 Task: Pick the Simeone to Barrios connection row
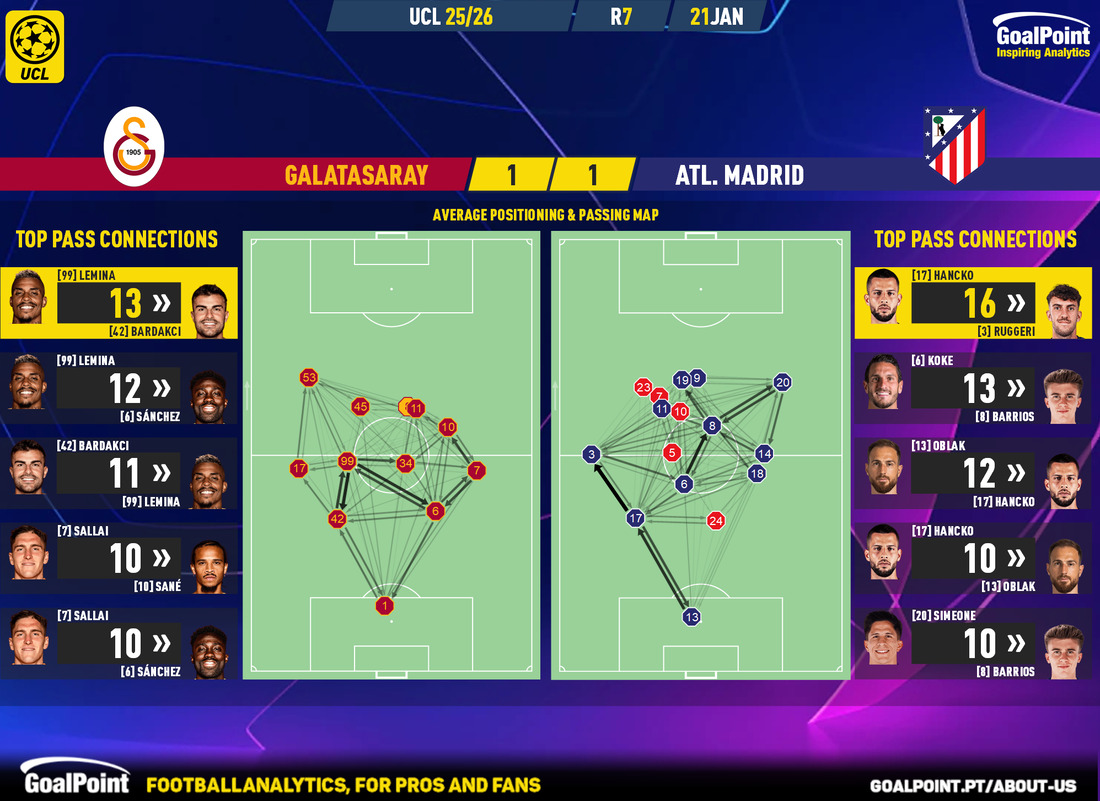[973, 643]
